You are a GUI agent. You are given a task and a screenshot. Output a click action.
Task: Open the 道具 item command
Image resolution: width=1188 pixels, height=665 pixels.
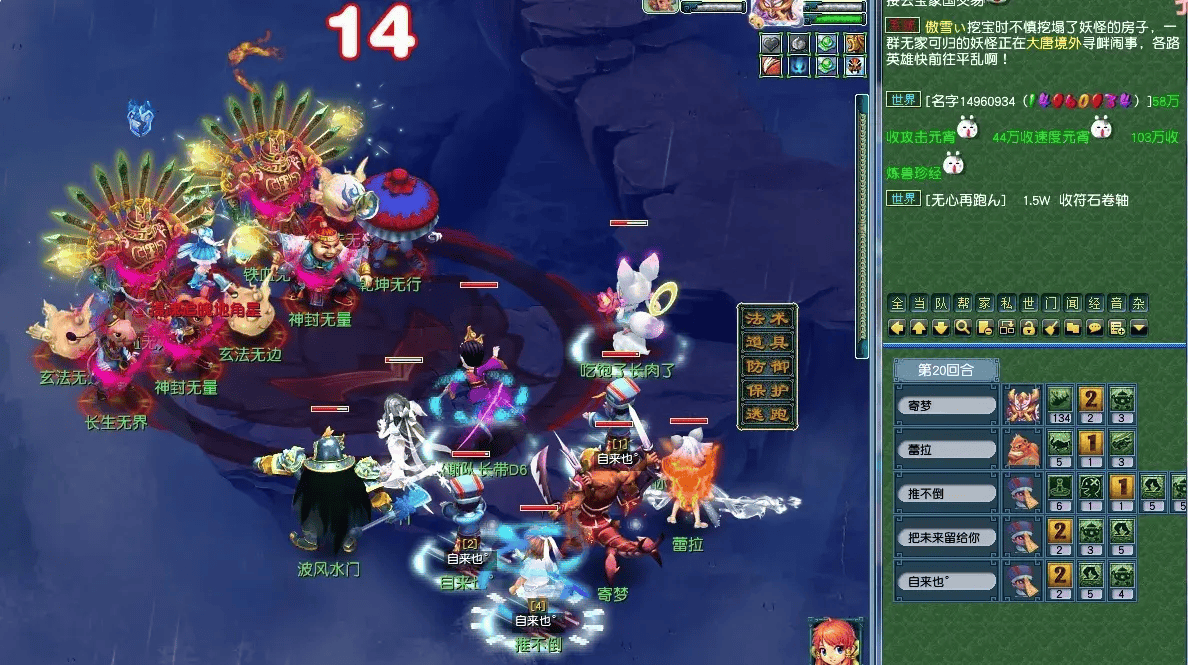[x=767, y=342]
